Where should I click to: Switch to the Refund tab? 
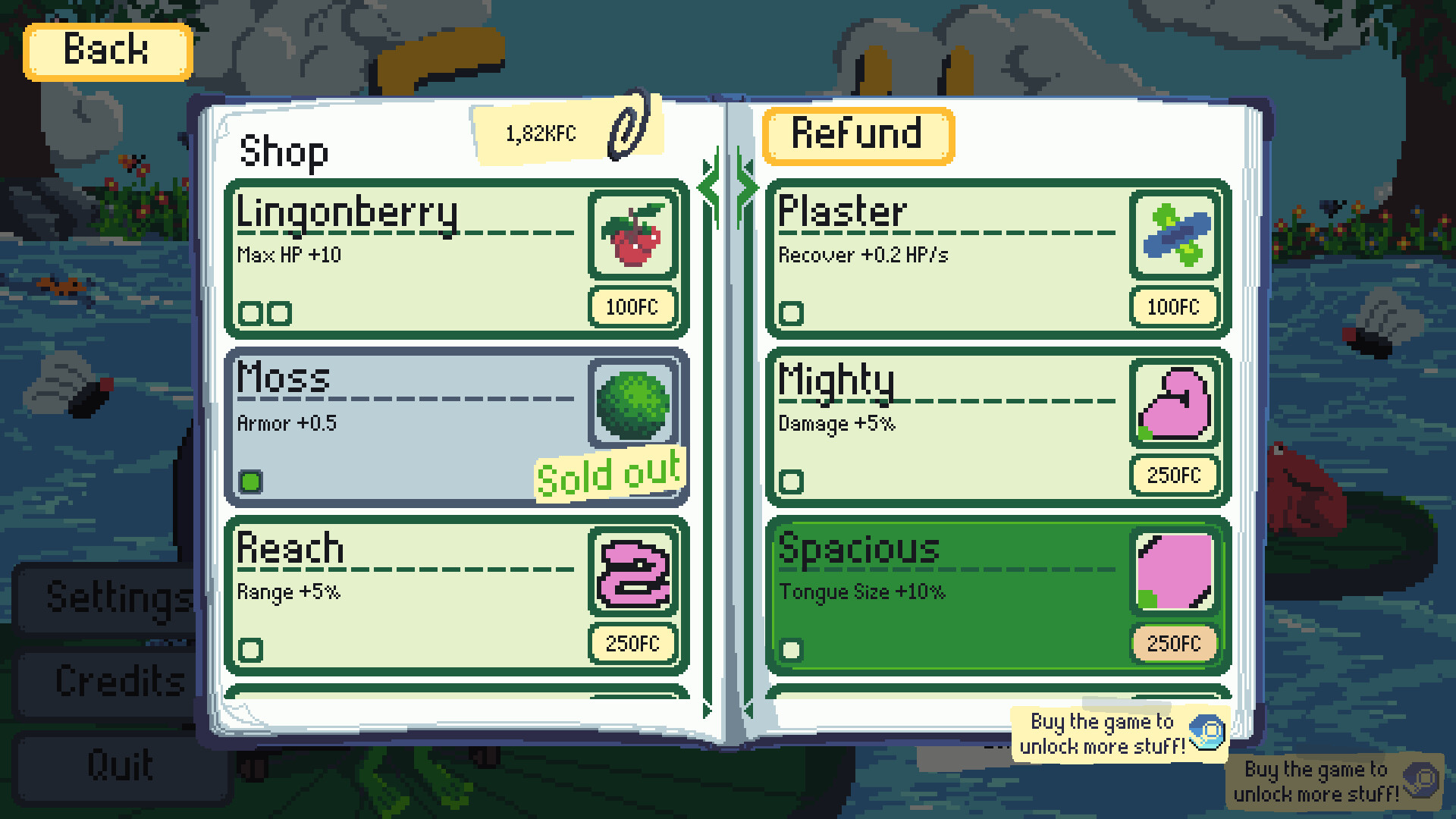tap(858, 136)
